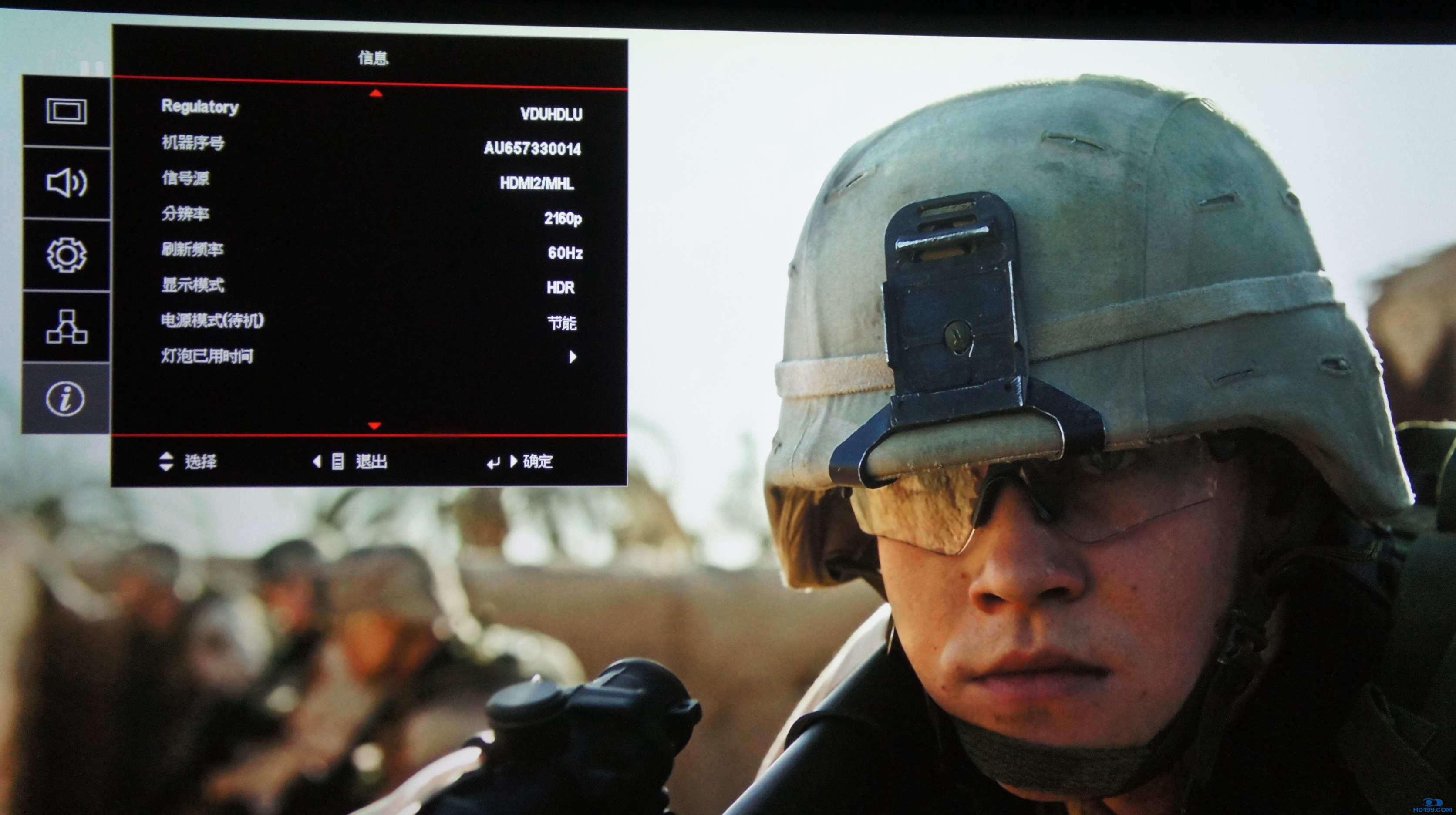The image size is (1456, 815).
Task: Click the 确定 confirm option
Action: [537, 462]
